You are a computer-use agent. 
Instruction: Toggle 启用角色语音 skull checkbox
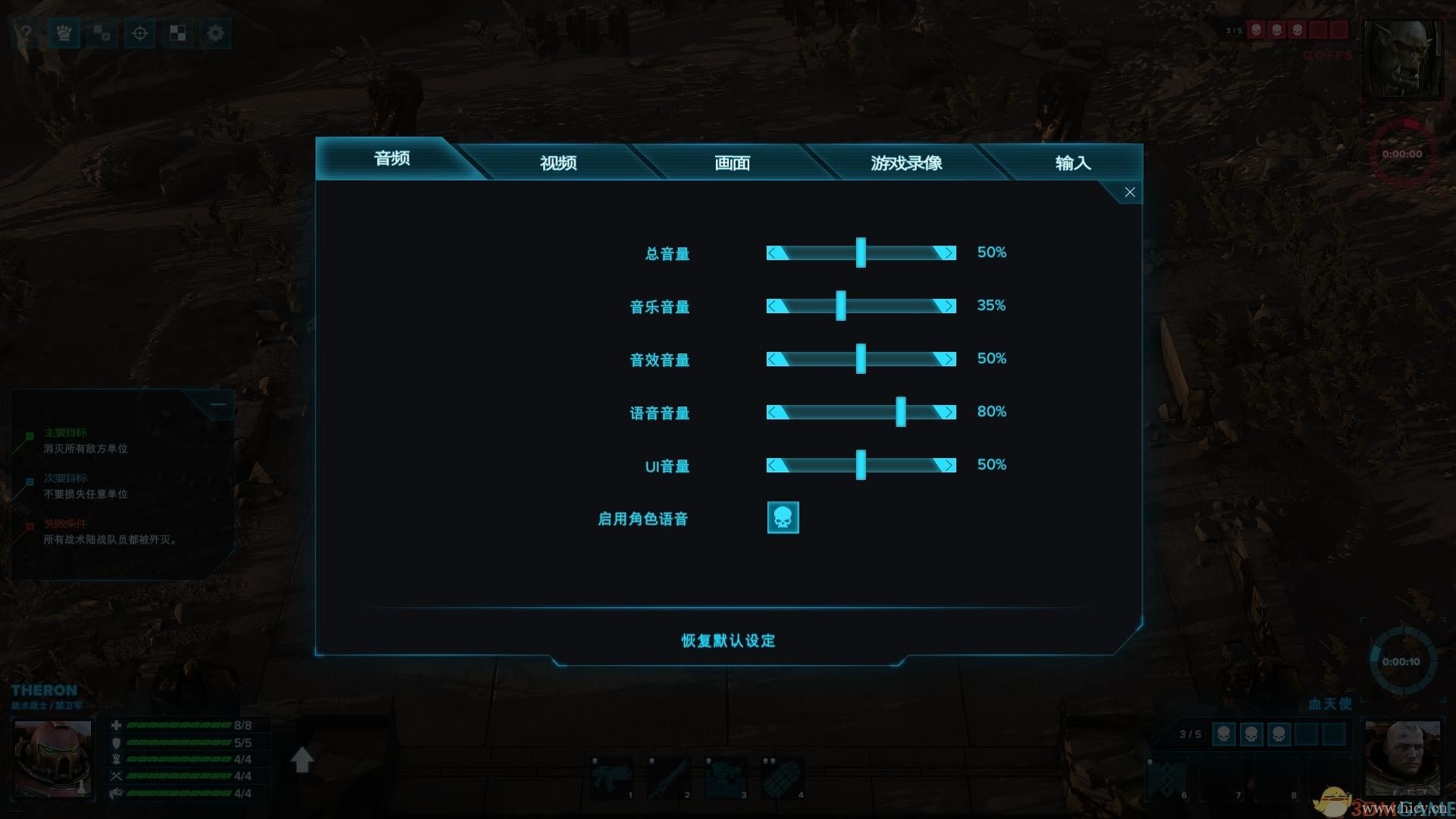(x=783, y=517)
